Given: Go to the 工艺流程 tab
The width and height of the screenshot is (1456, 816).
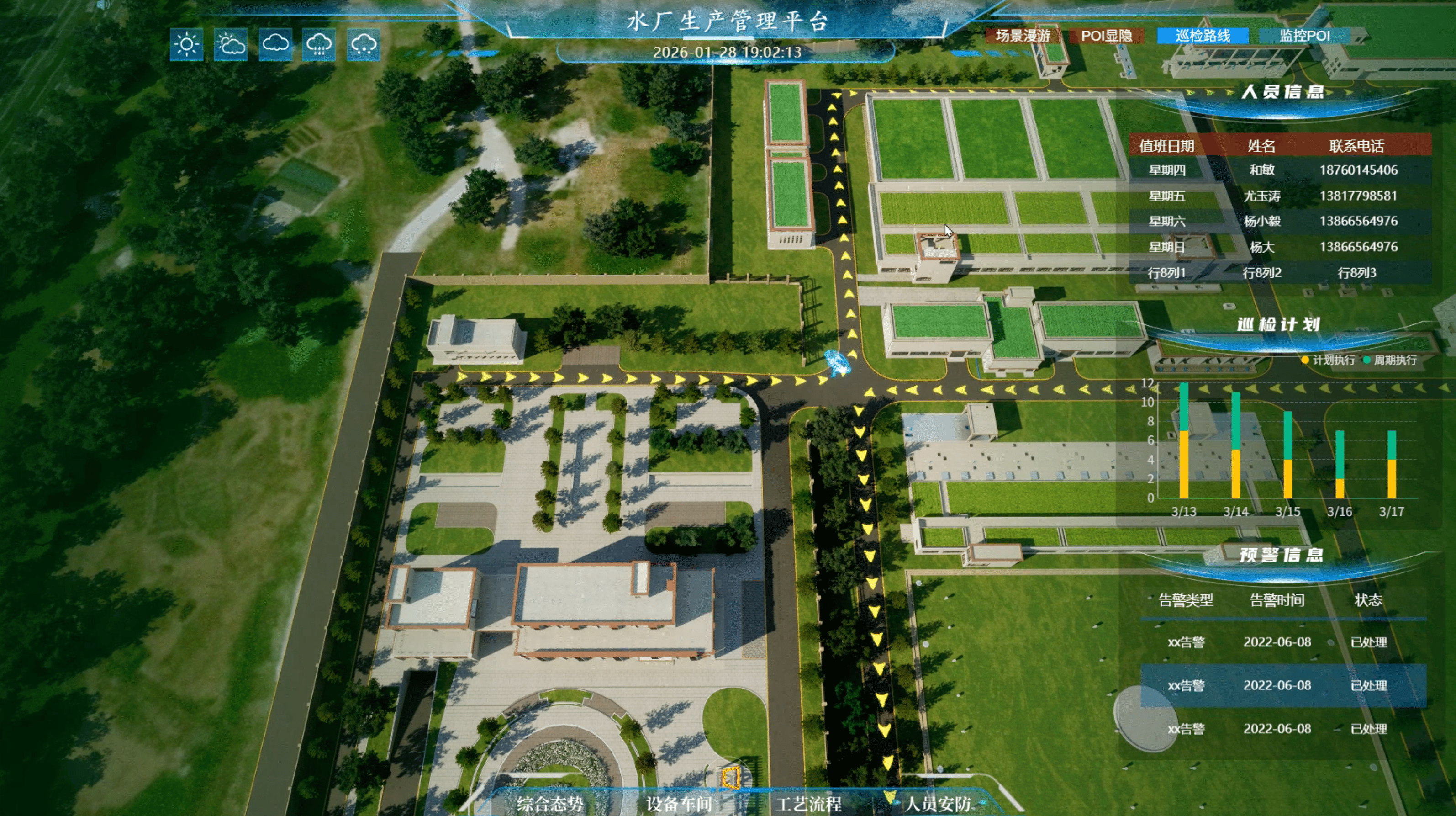Looking at the screenshot, I should [x=809, y=804].
